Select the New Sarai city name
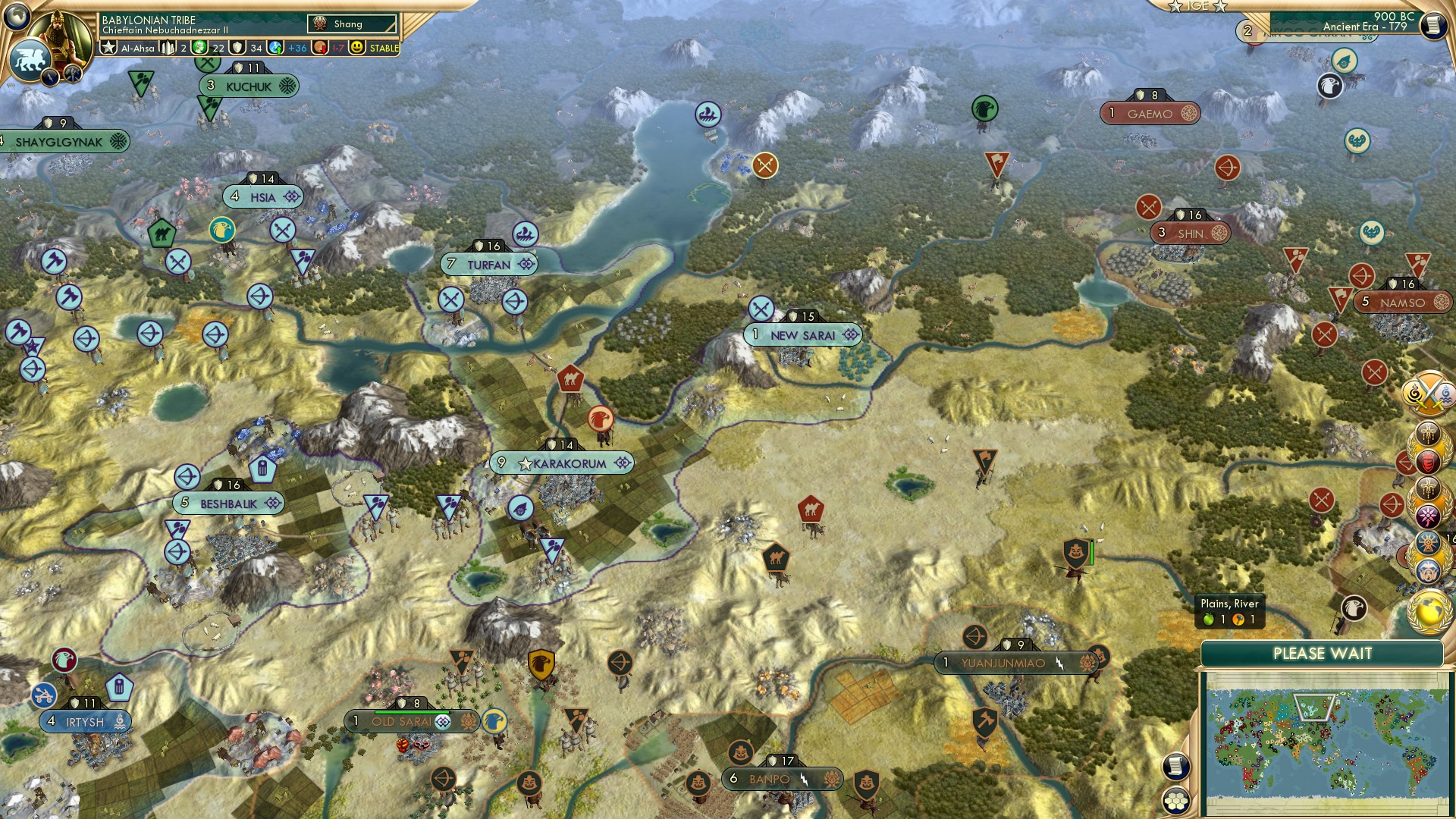This screenshot has height=819, width=1456. click(x=802, y=334)
